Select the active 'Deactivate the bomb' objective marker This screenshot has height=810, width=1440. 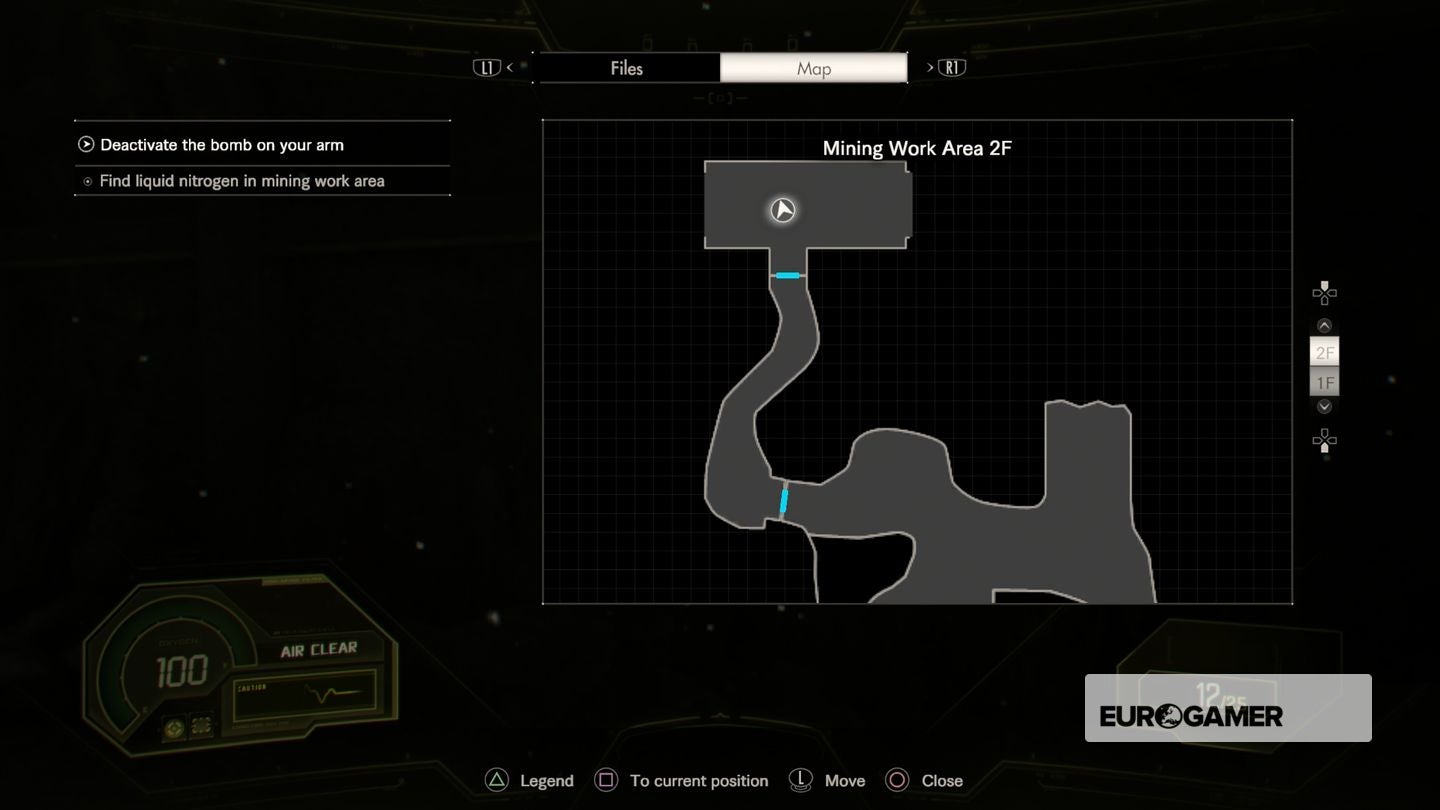point(86,144)
